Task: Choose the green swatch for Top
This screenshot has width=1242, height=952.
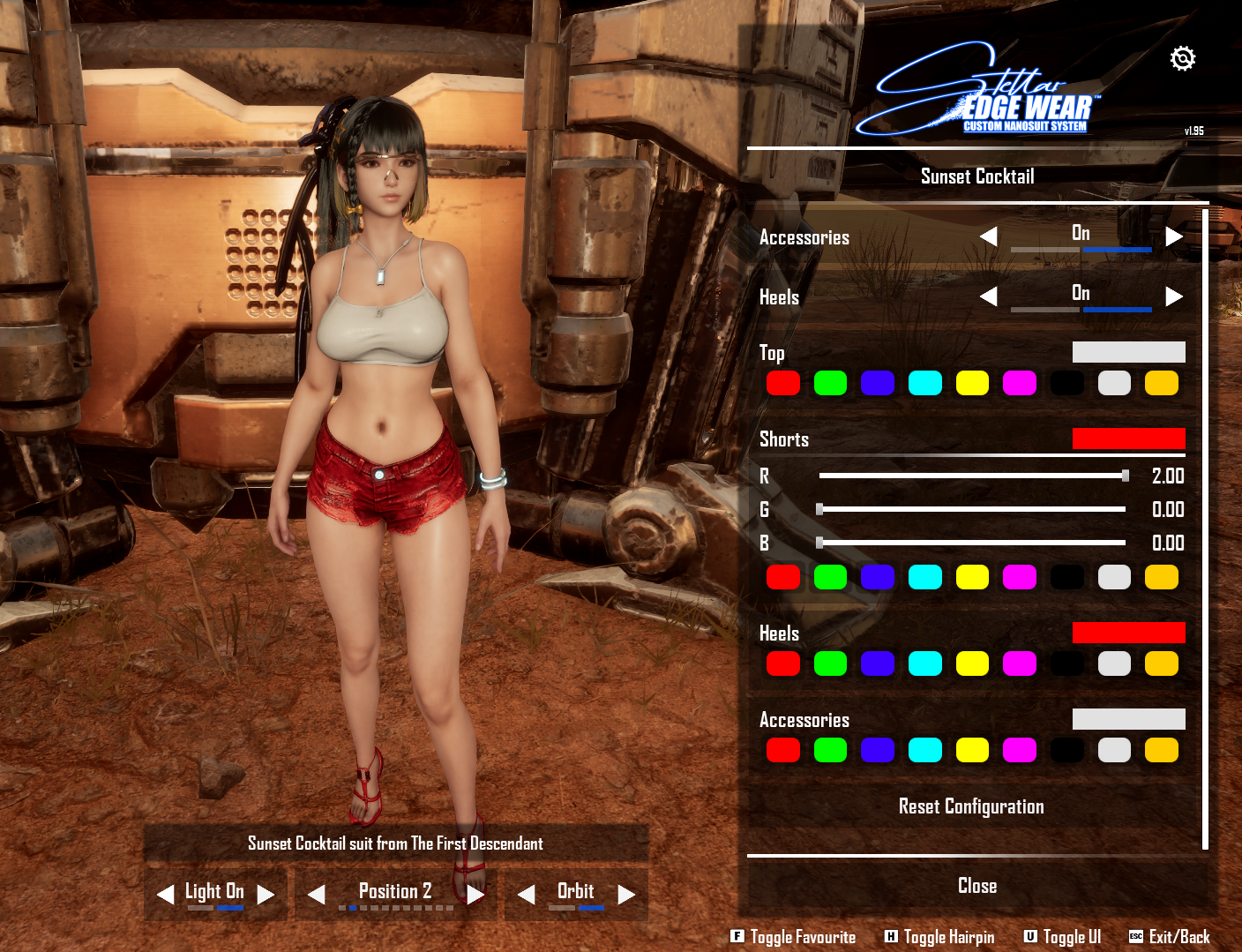Action: click(x=830, y=383)
